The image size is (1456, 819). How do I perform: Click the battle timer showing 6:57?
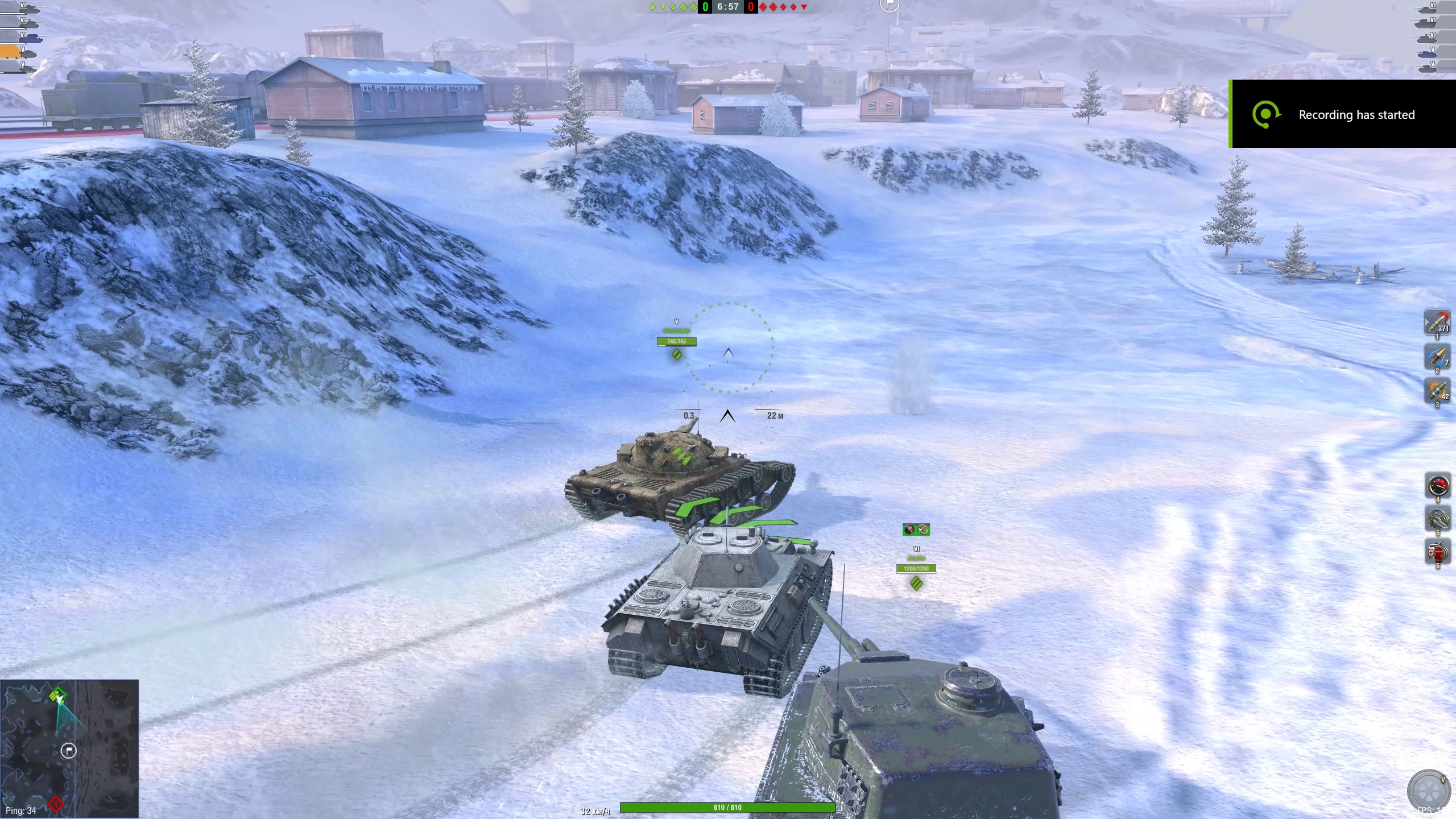point(727,7)
